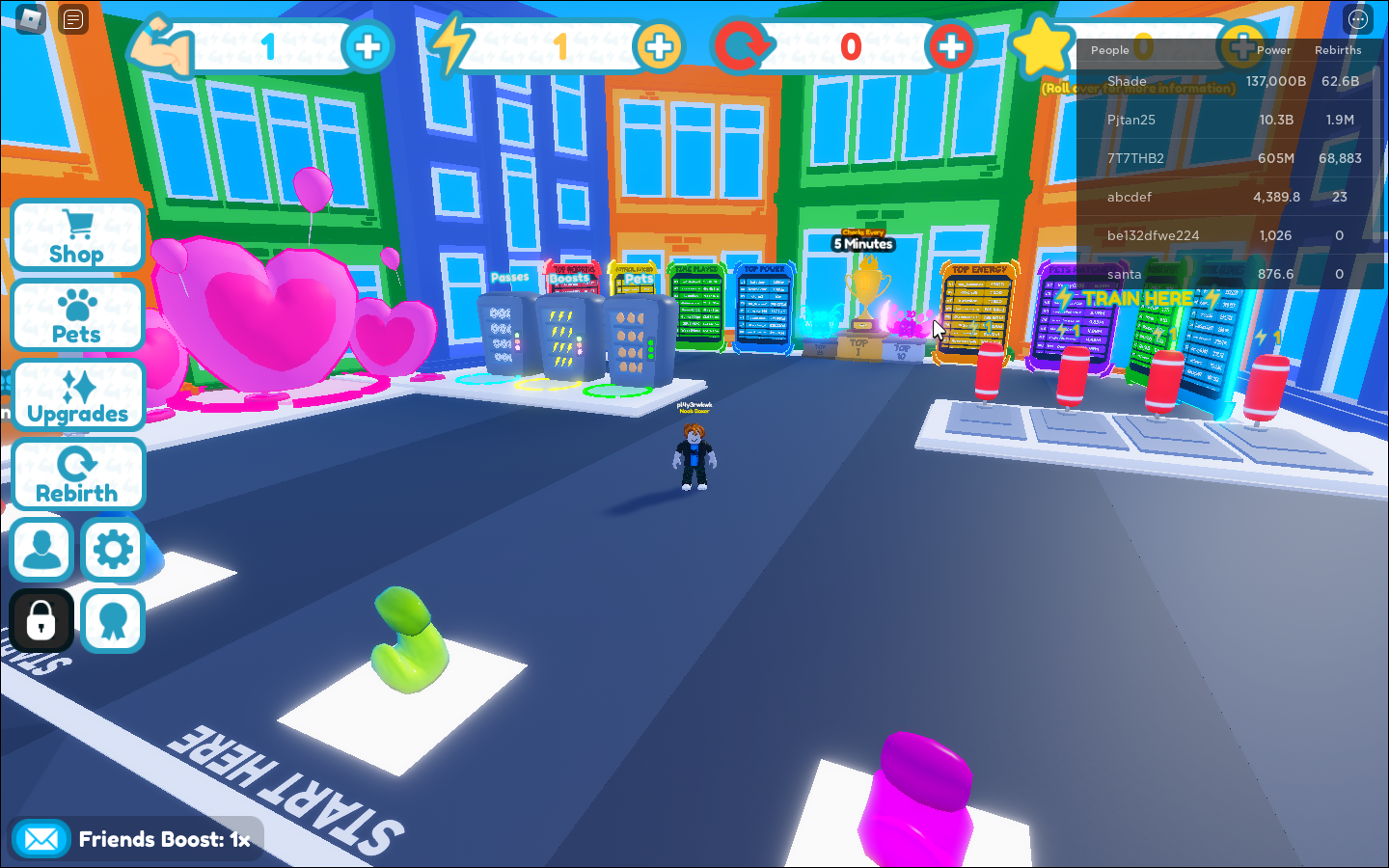Select Shade's row on the leaderboard

click(x=1225, y=81)
